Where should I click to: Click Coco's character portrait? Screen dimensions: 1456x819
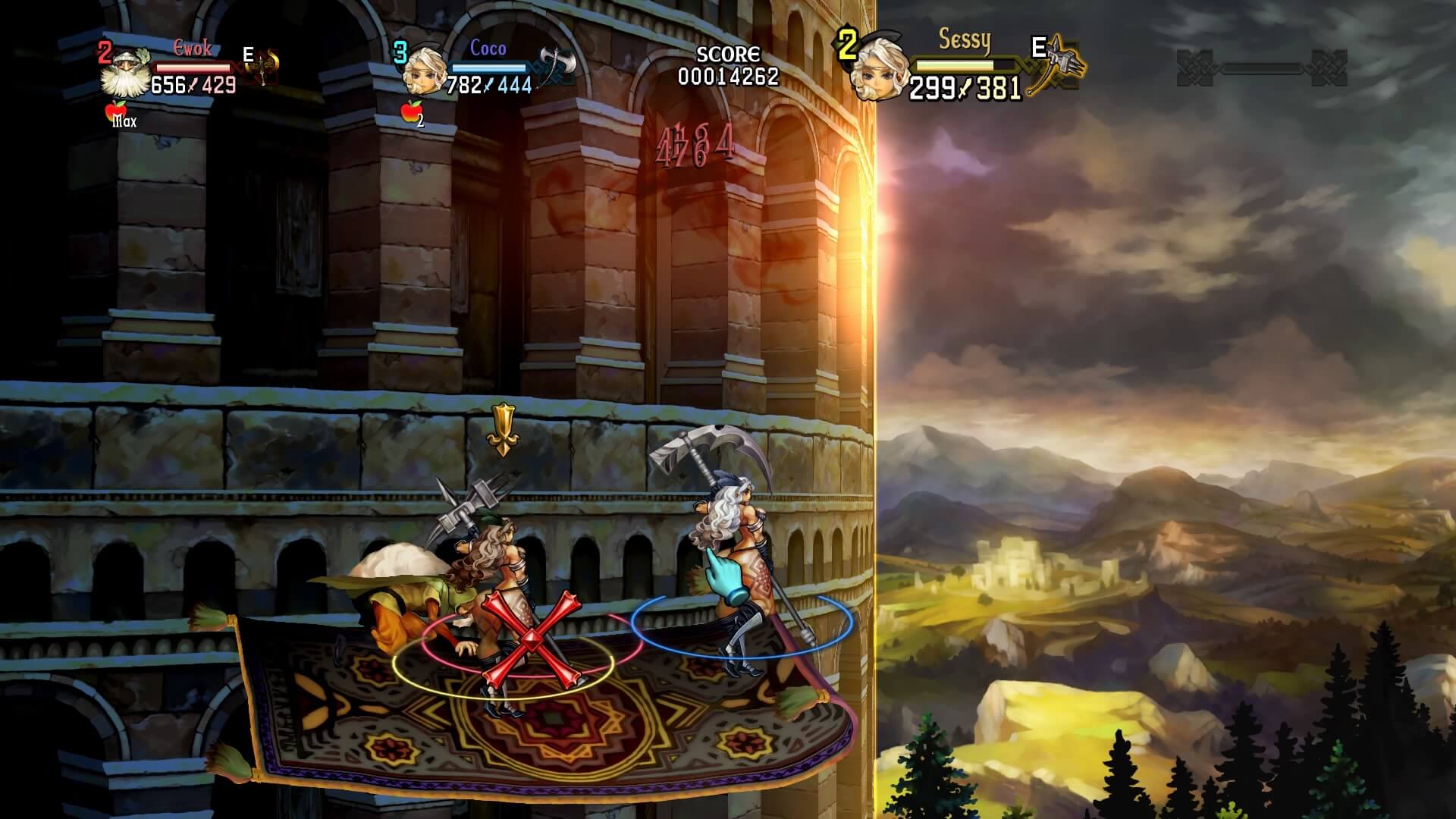tap(425, 67)
